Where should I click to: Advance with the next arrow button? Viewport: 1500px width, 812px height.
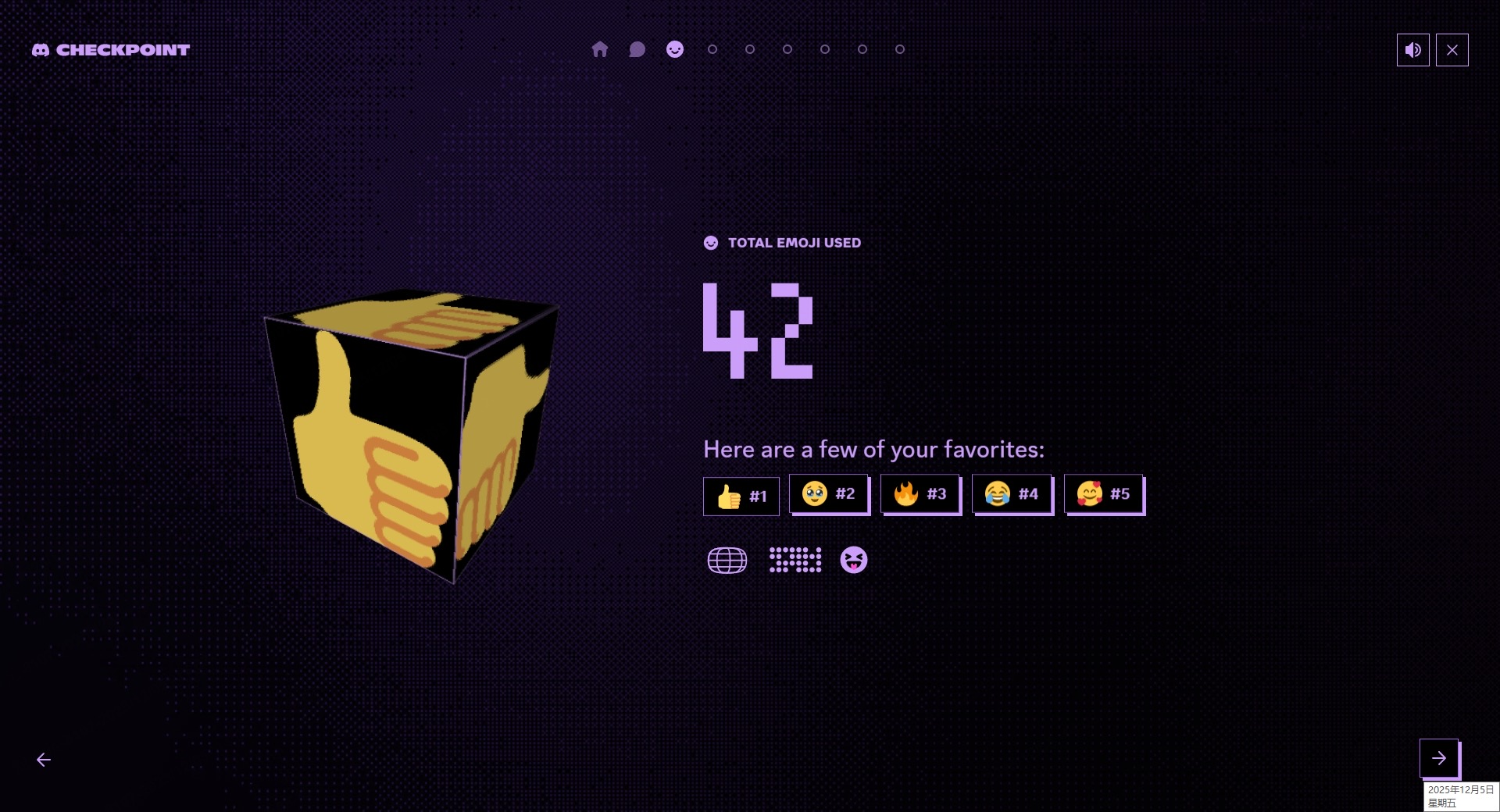click(1438, 757)
